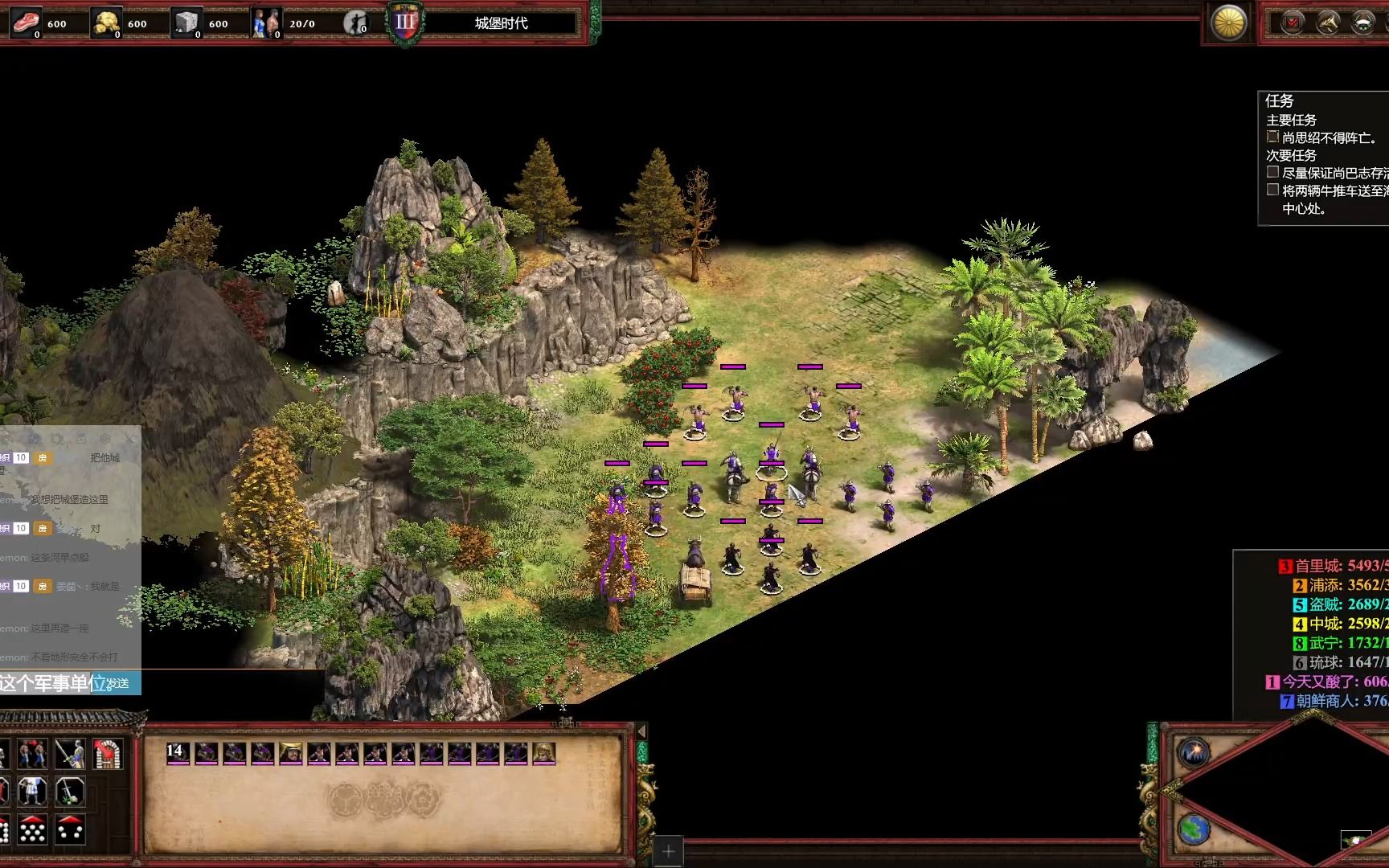Click the golden chrysanthemum emblem button
The height and width of the screenshot is (868, 1389).
(1228, 23)
